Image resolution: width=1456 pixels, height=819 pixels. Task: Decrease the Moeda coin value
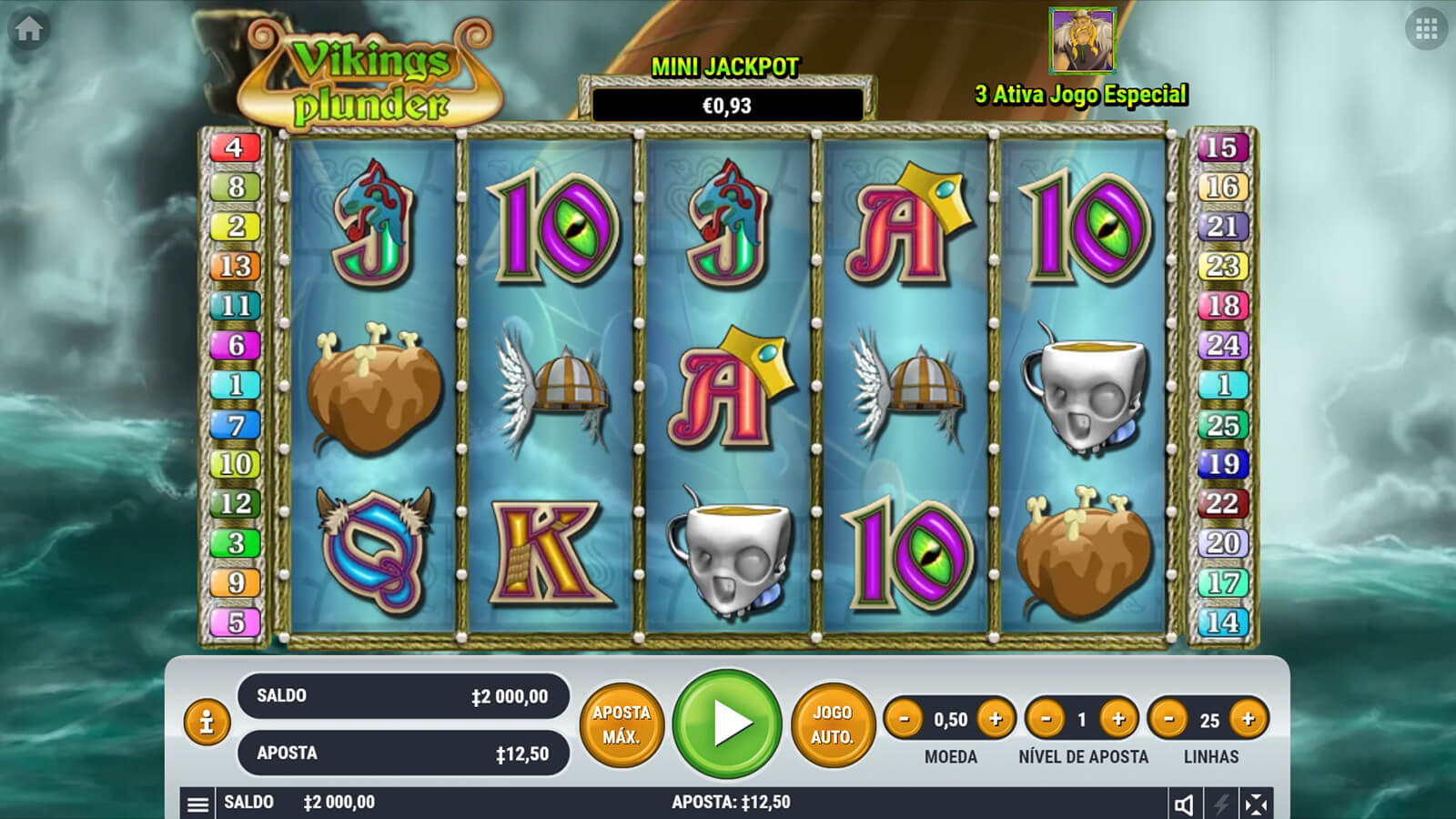(904, 719)
